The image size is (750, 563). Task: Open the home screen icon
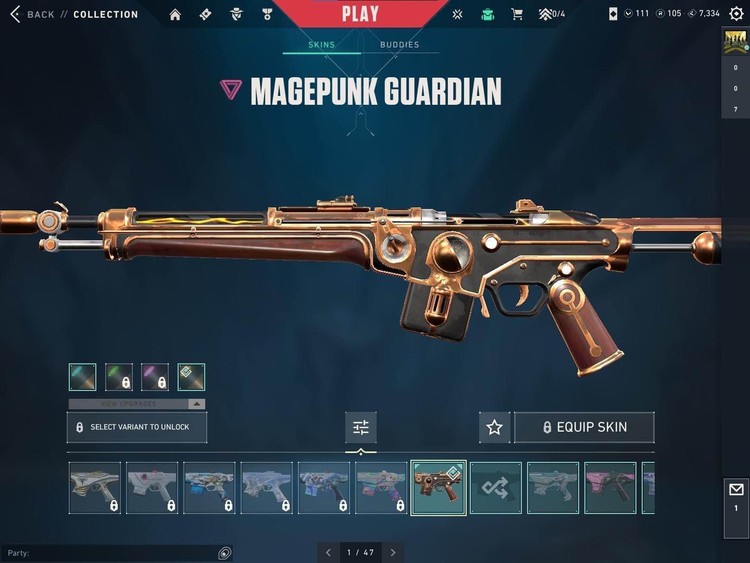coord(176,14)
